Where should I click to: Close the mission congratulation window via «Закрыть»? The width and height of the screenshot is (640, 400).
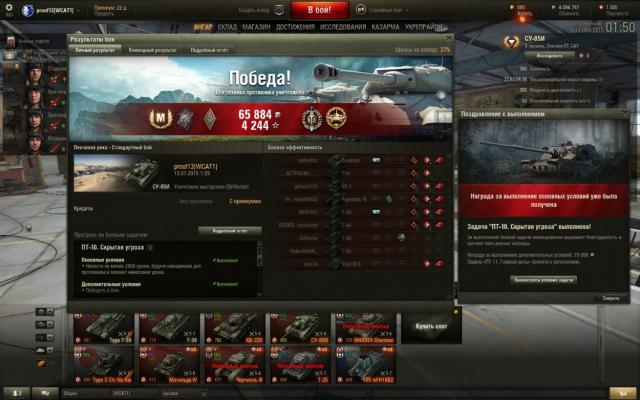(611, 298)
